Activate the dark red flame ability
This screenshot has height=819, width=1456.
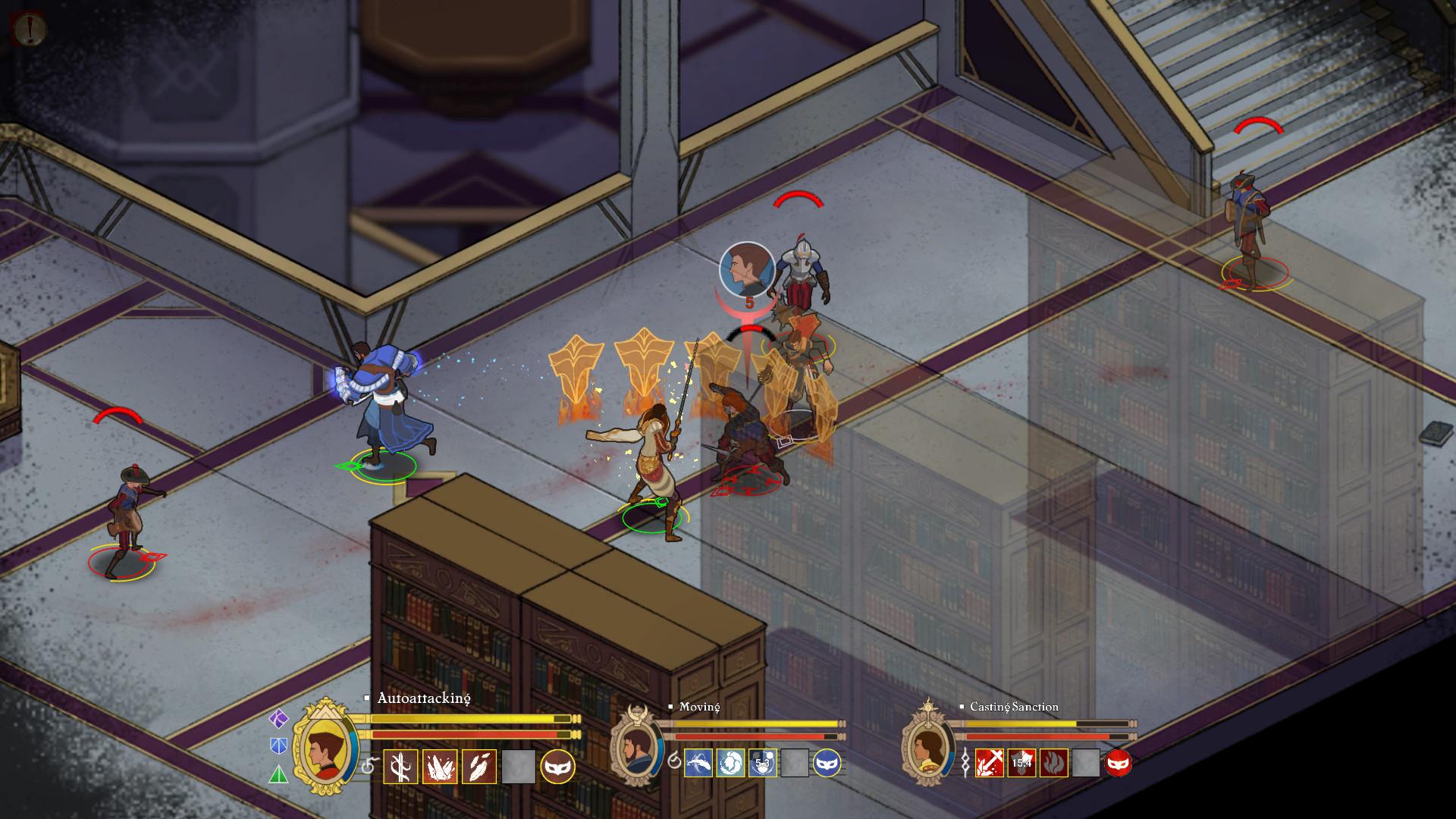click(1054, 763)
